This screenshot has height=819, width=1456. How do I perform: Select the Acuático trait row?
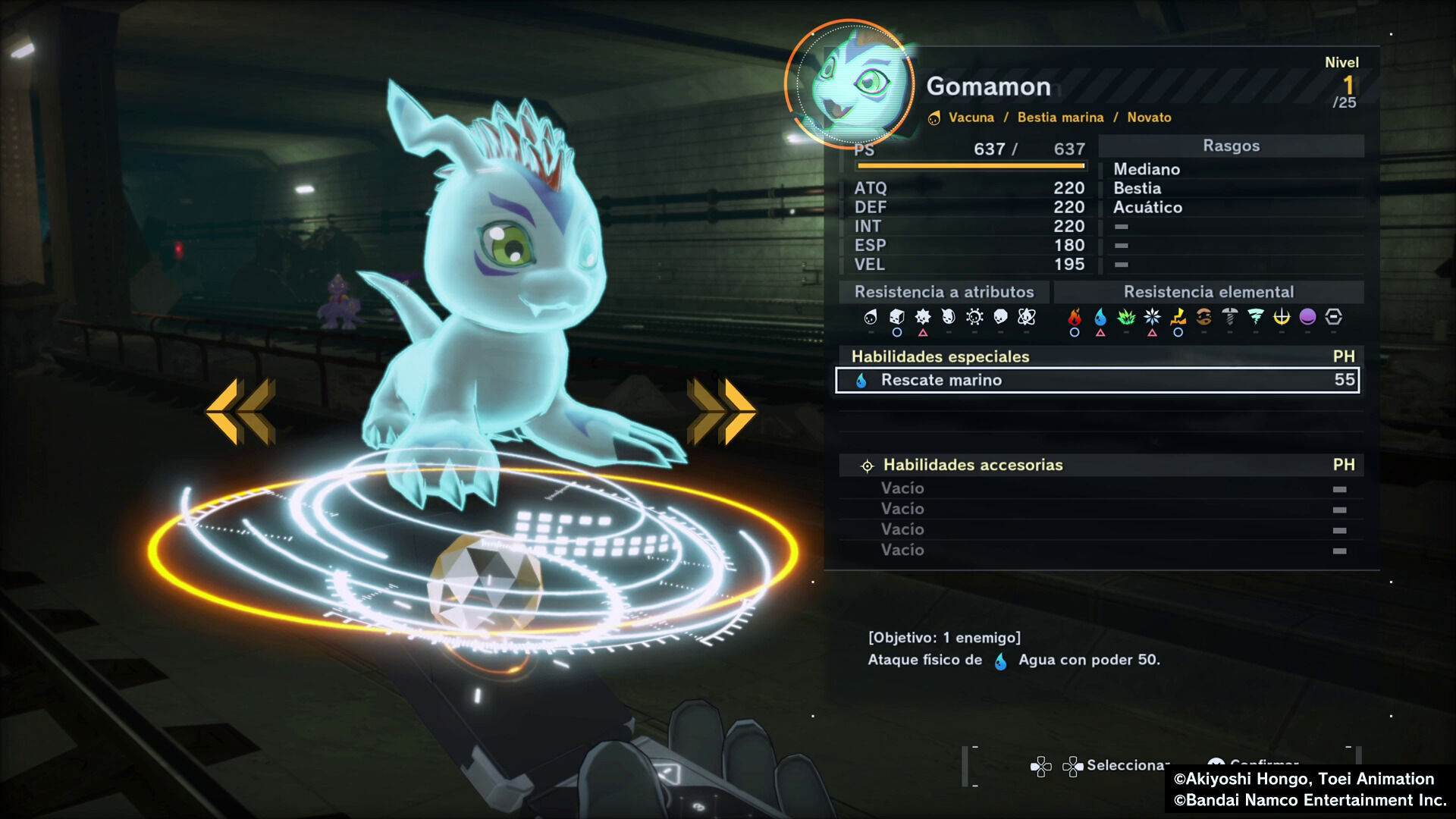point(1147,207)
